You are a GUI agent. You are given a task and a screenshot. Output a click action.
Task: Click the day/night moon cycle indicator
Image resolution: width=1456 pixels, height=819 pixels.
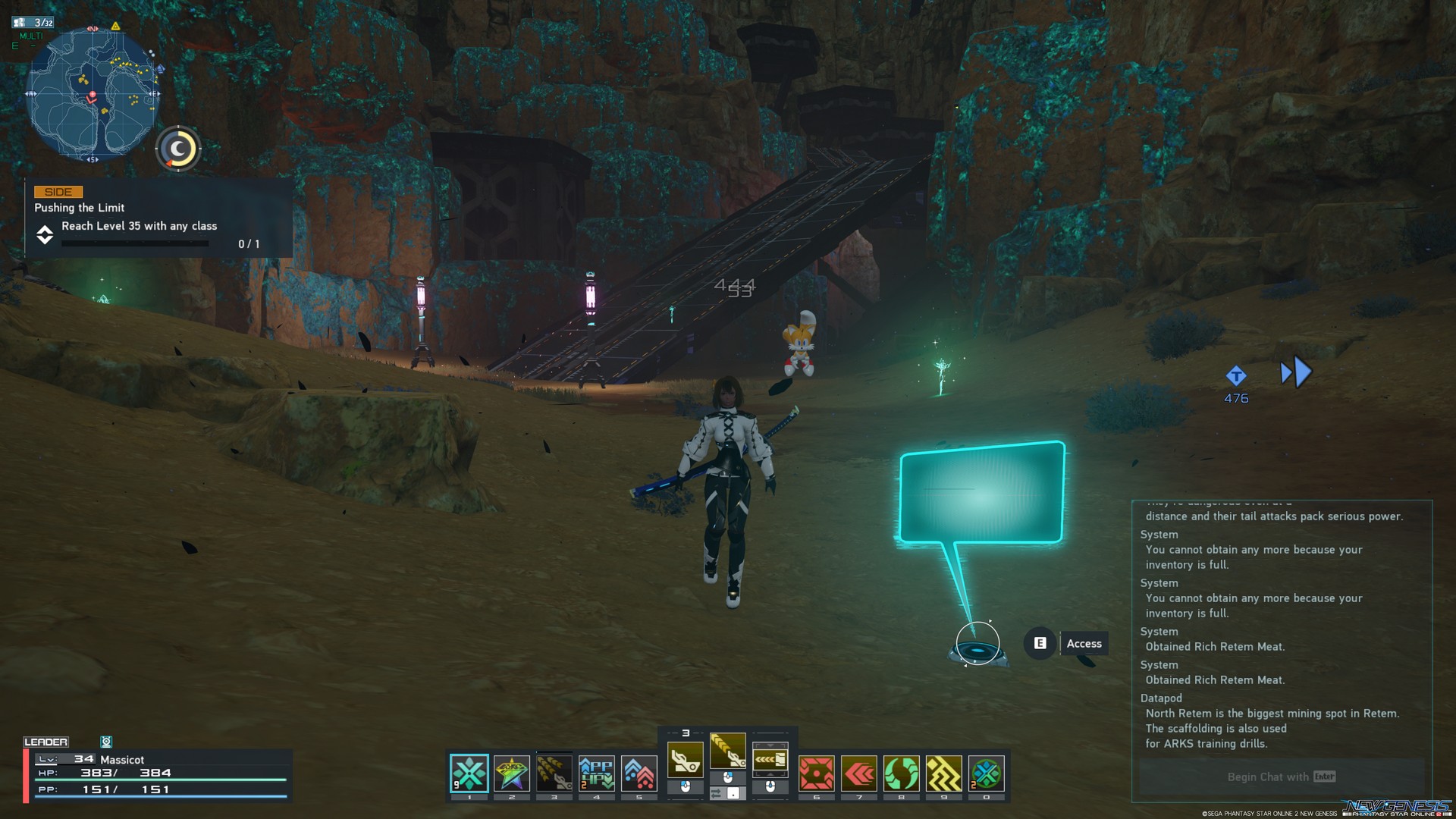tap(177, 149)
